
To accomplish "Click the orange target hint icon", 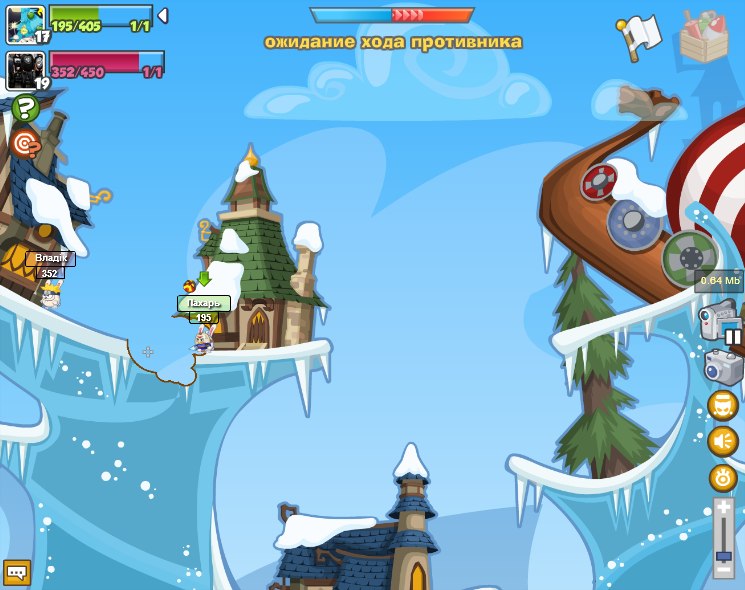I will (24, 144).
